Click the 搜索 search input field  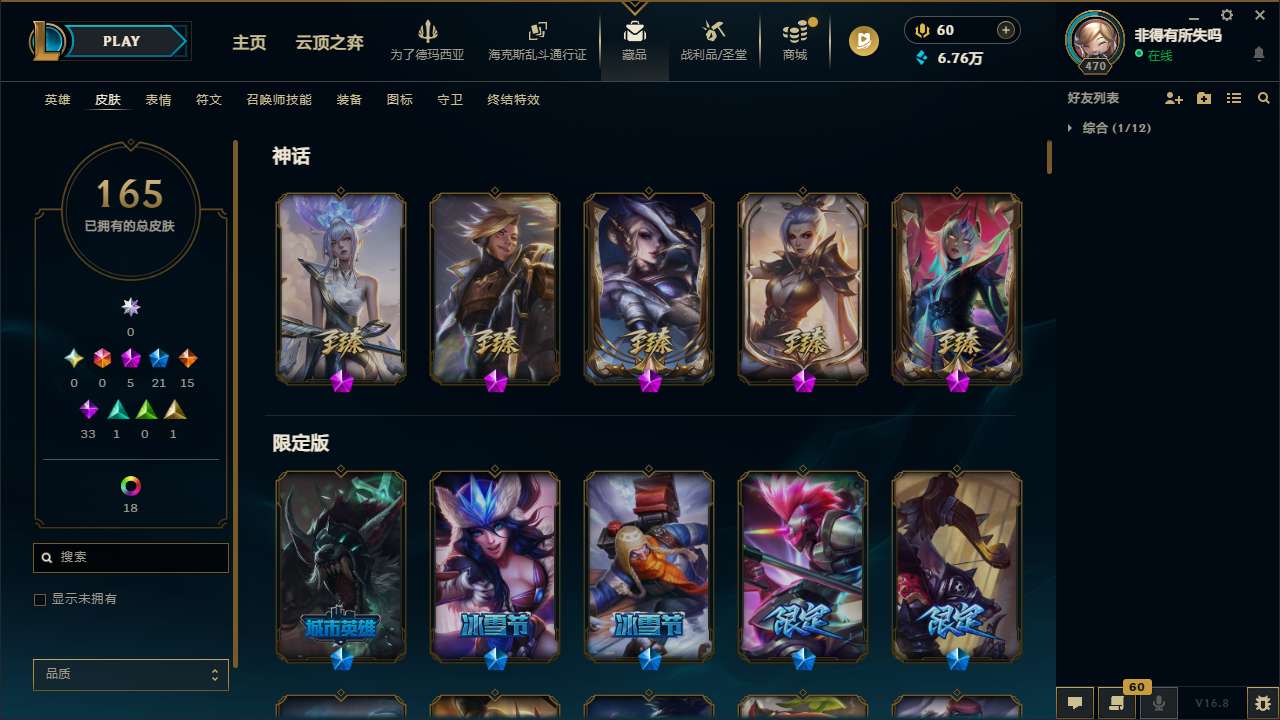point(130,557)
